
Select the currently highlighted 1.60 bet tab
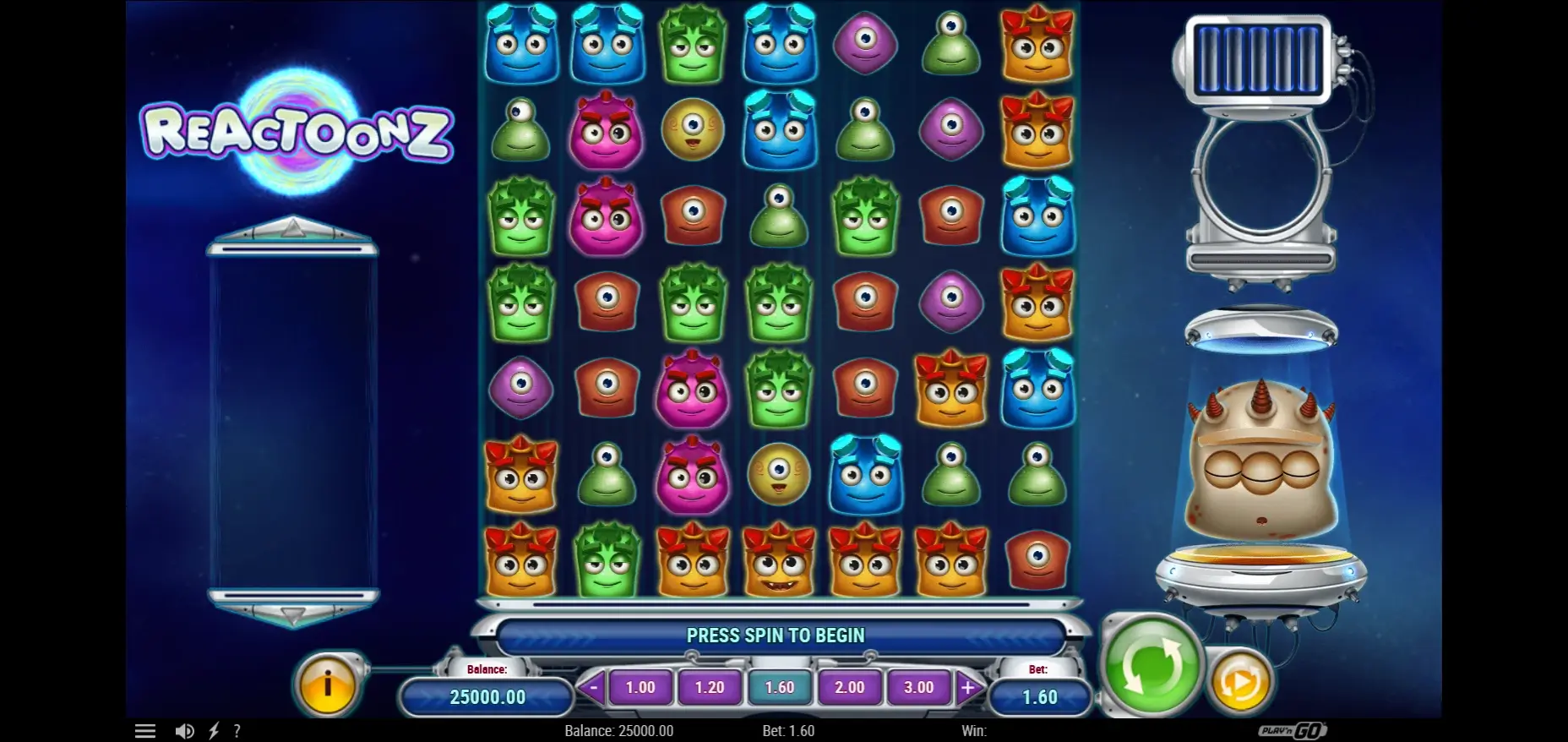[780, 687]
